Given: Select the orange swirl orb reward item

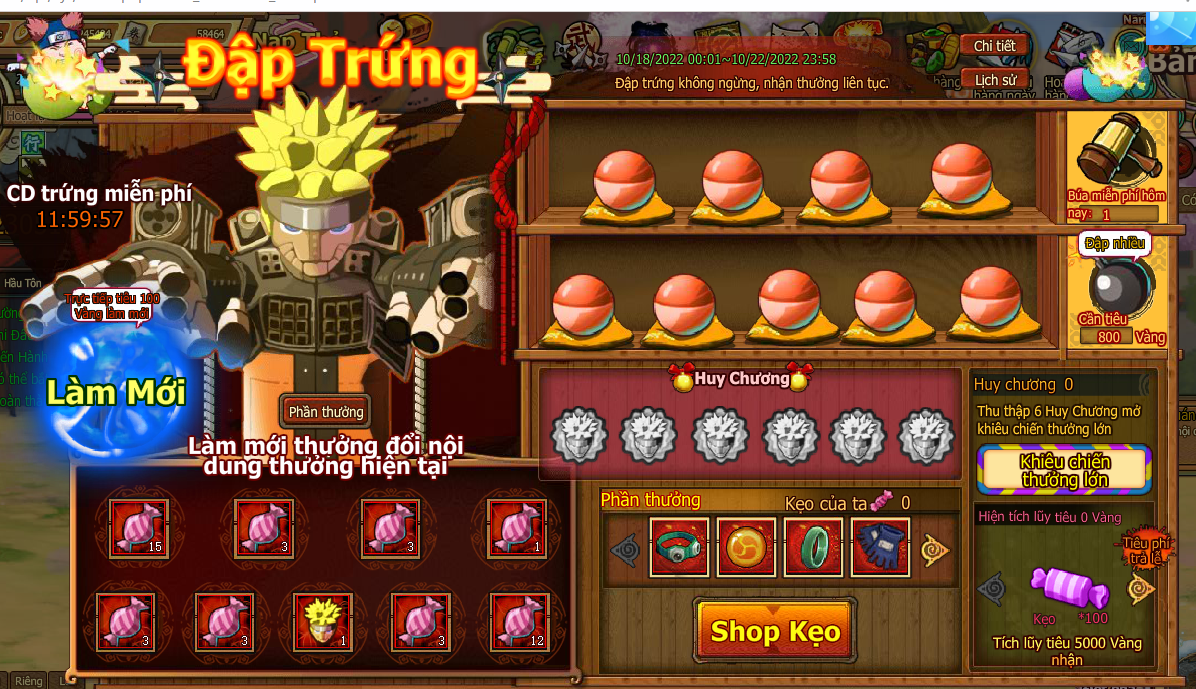Looking at the screenshot, I should pyautogui.click(x=746, y=547).
